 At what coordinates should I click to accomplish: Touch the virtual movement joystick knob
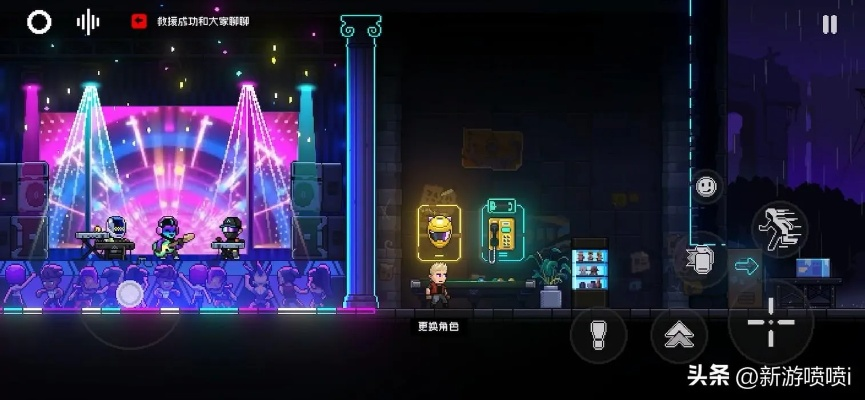tap(130, 293)
